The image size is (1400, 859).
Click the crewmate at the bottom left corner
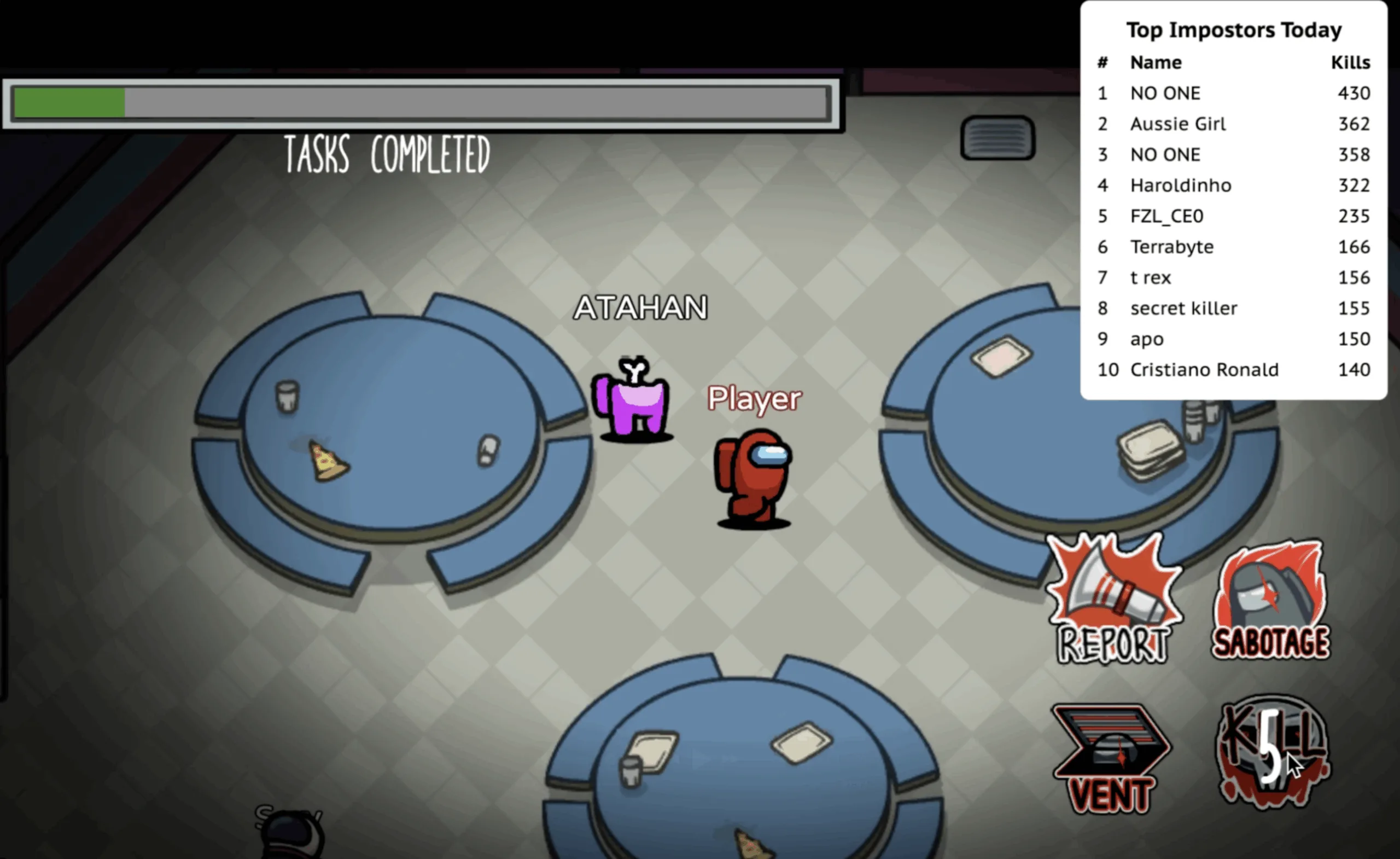coord(290,835)
